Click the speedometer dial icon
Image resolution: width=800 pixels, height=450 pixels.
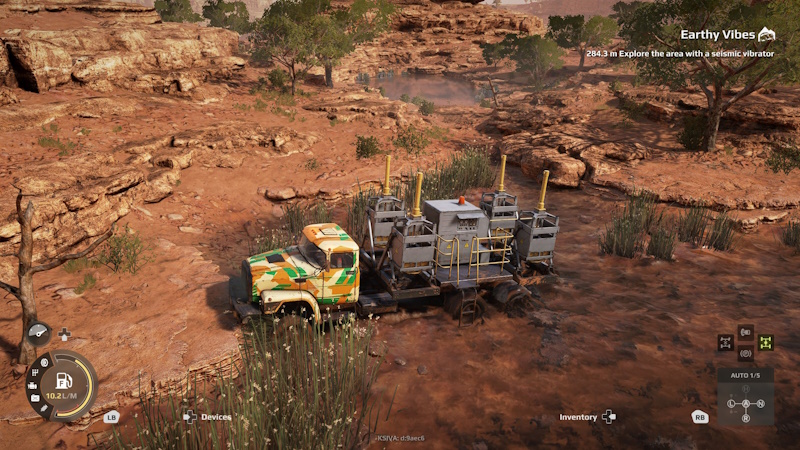point(39,334)
